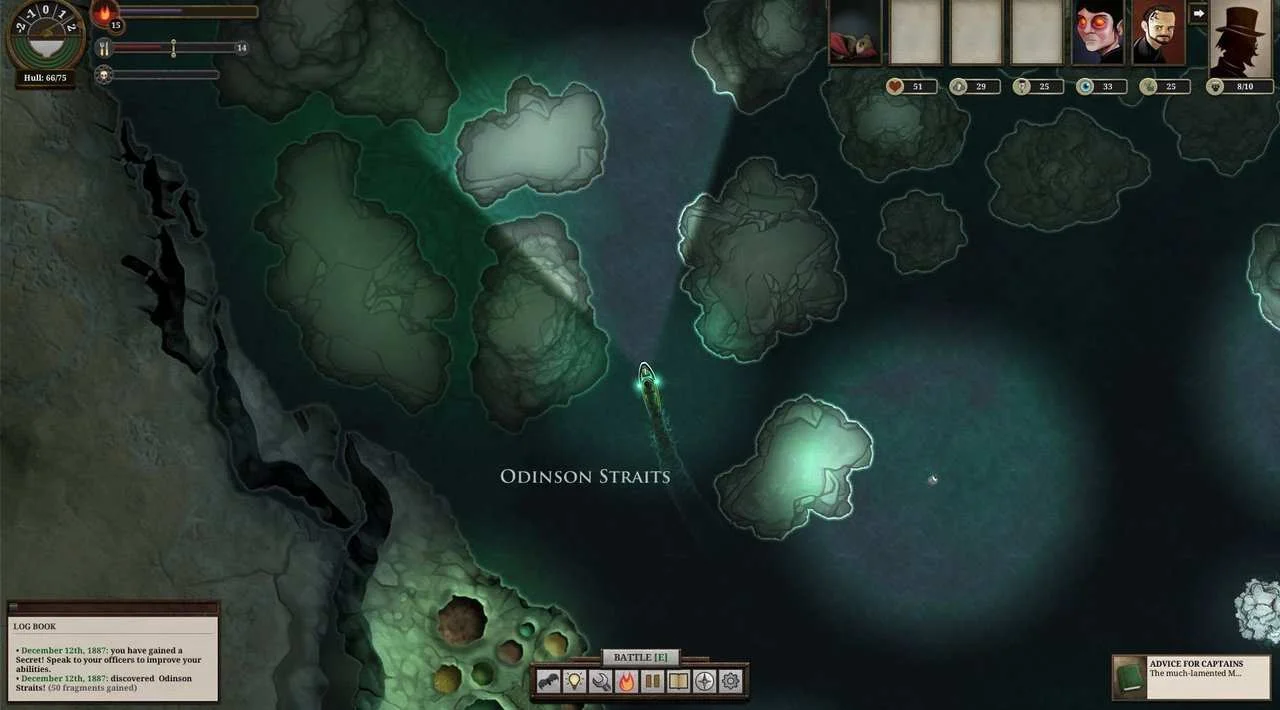This screenshot has width=1280, height=710.
Task: Select the bearded officer portrait
Action: (x=1158, y=33)
